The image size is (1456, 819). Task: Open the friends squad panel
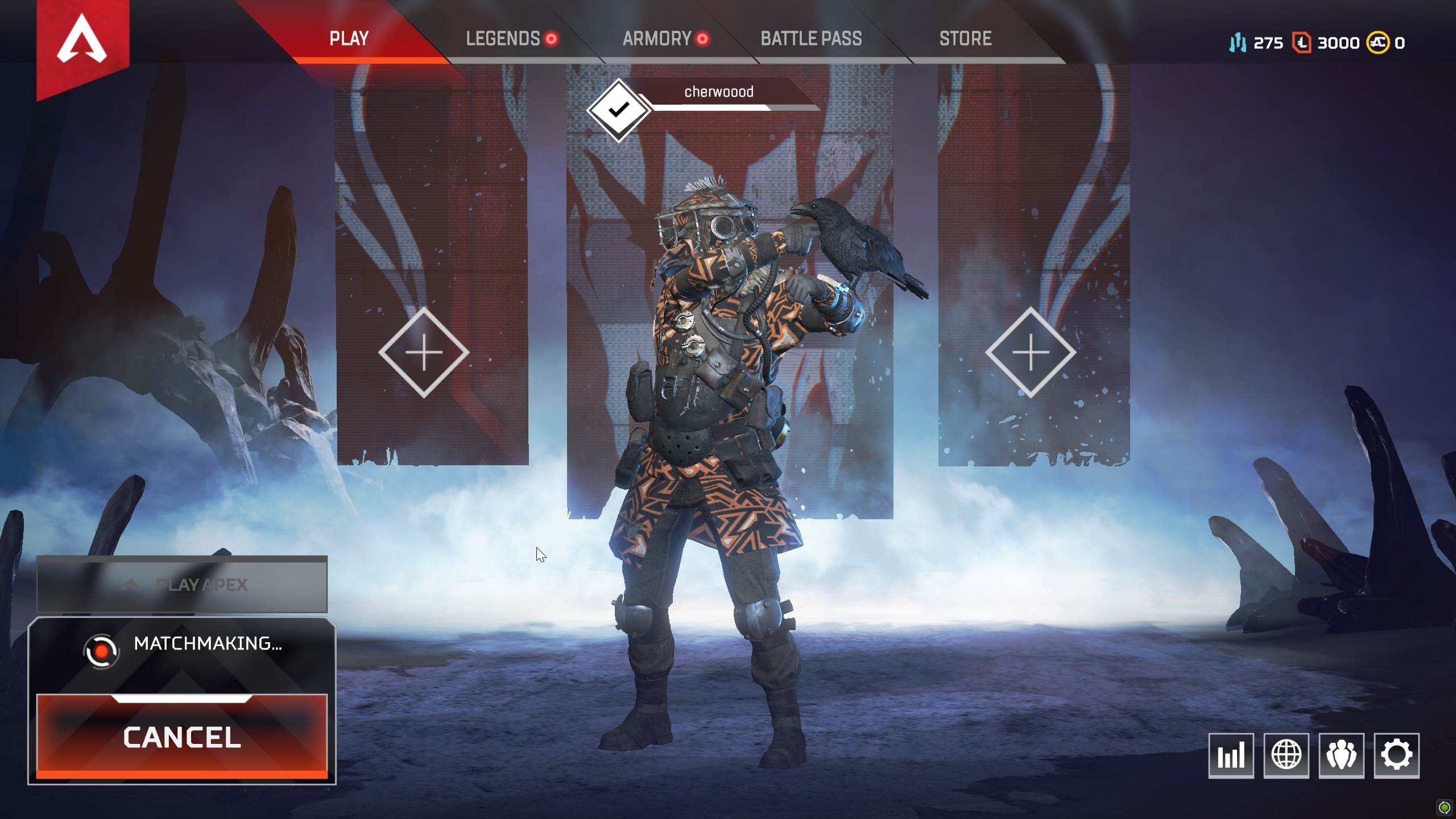coord(1343,755)
